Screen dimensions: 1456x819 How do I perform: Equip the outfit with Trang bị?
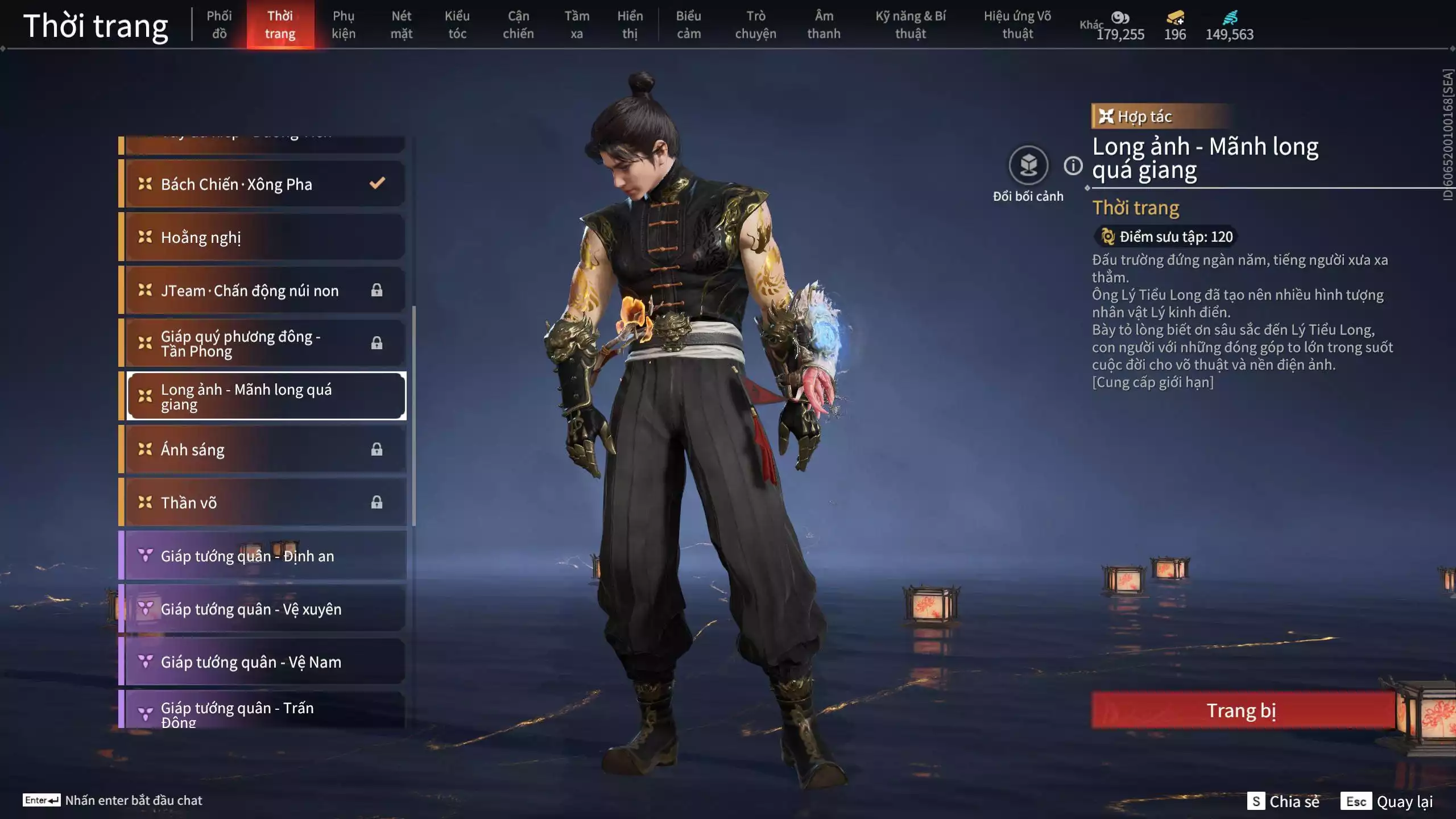click(x=1242, y=710)
